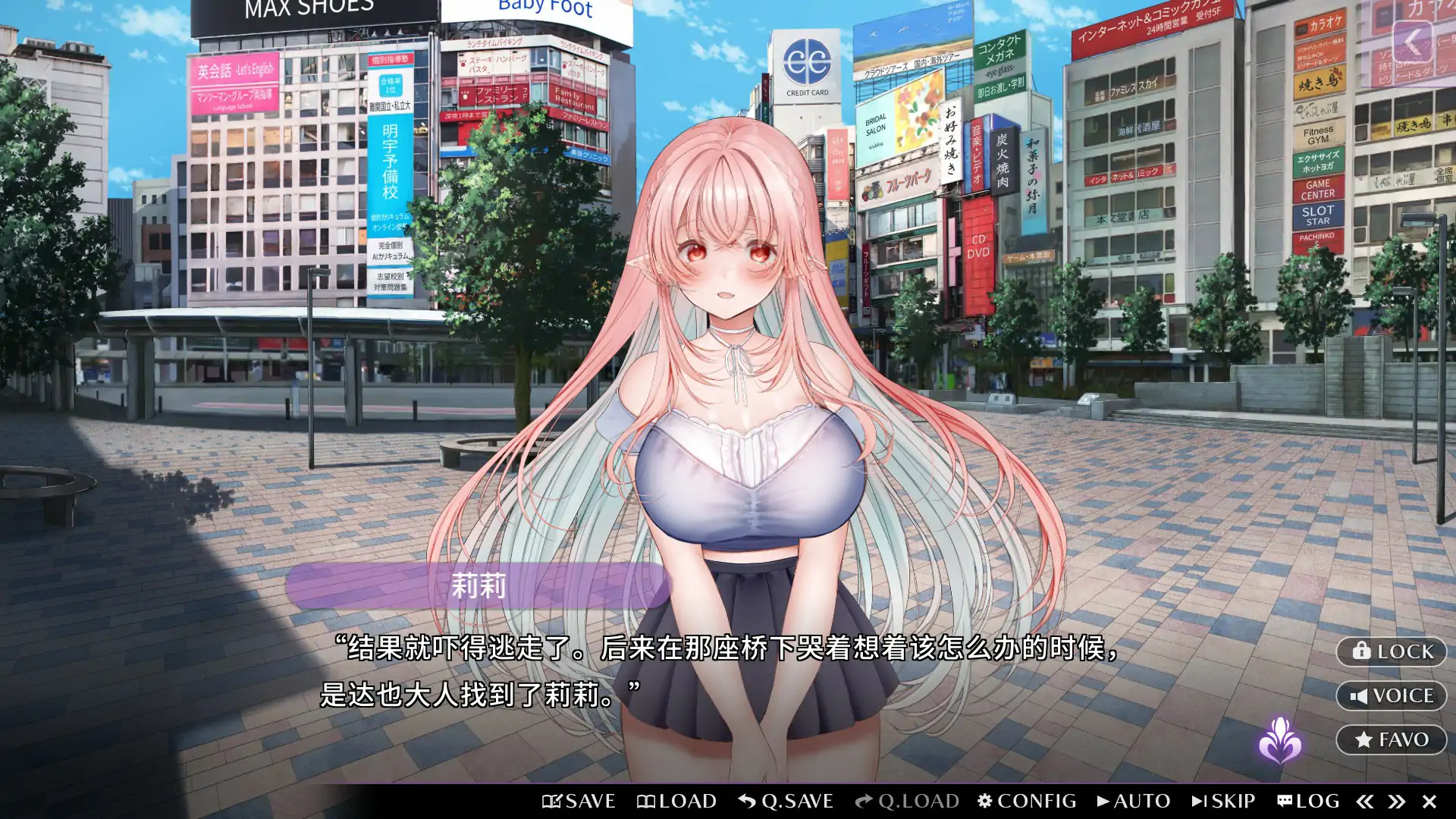The width and height of the screenshot is (1456, 819).
Task: Click the LOCK button
Action: (1390, 652)
